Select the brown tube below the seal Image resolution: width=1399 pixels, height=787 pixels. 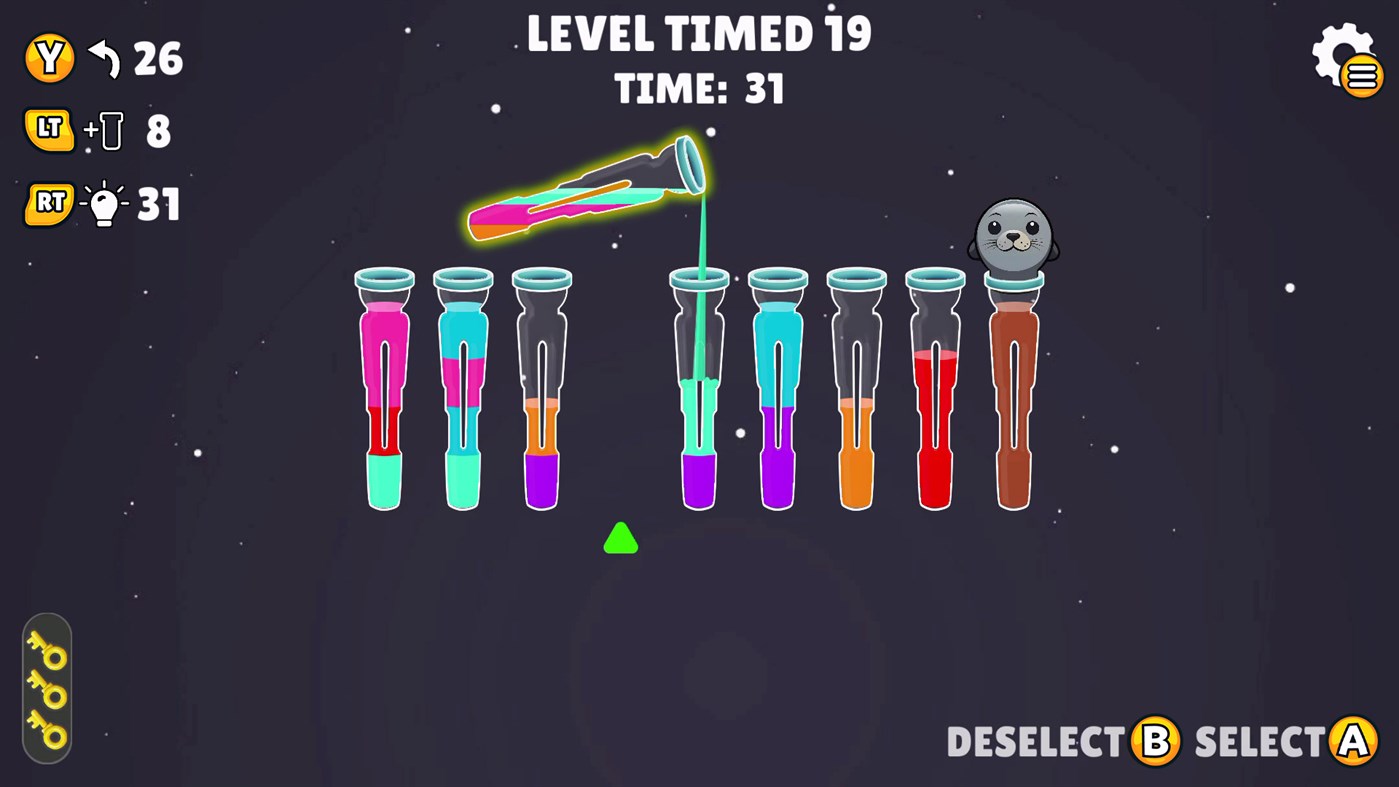(x=1013, y=400)
